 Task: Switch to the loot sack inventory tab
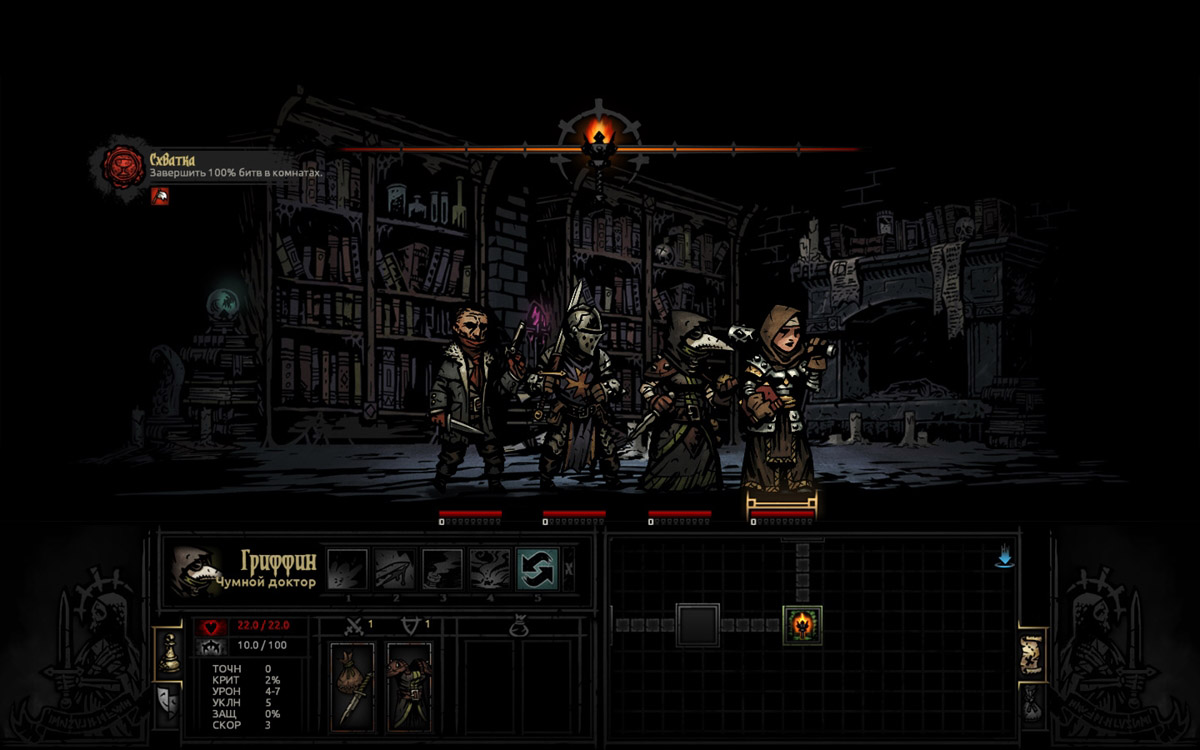pos(1032,703)
